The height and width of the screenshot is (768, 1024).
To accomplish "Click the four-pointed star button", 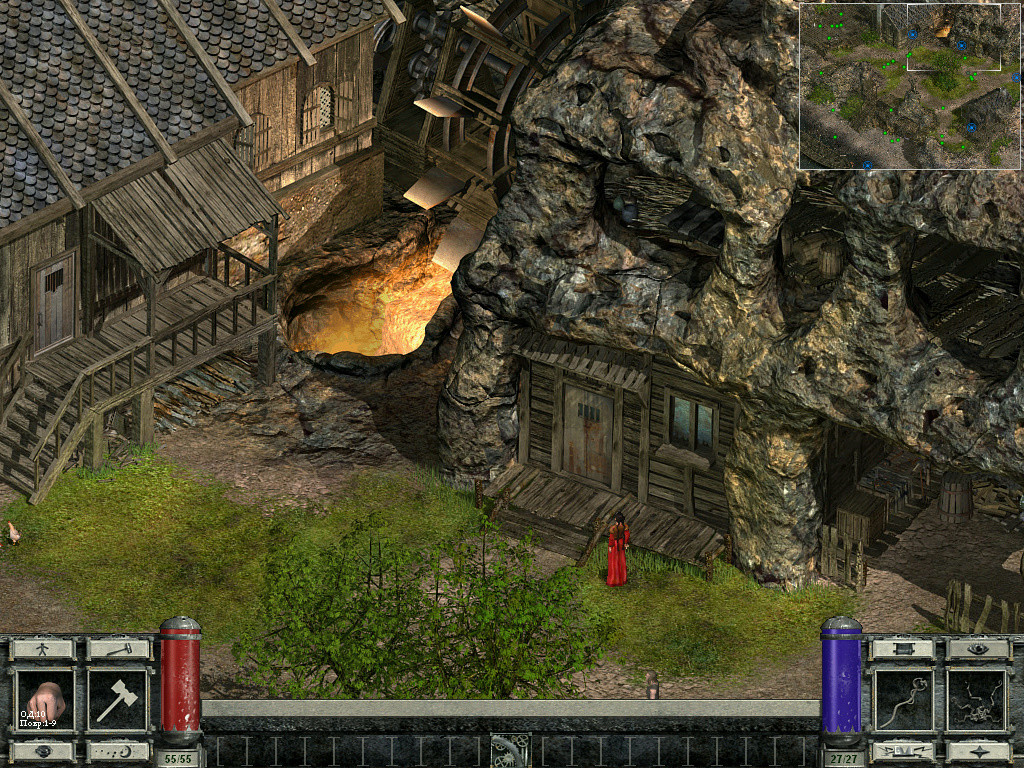I will (978, 751).
